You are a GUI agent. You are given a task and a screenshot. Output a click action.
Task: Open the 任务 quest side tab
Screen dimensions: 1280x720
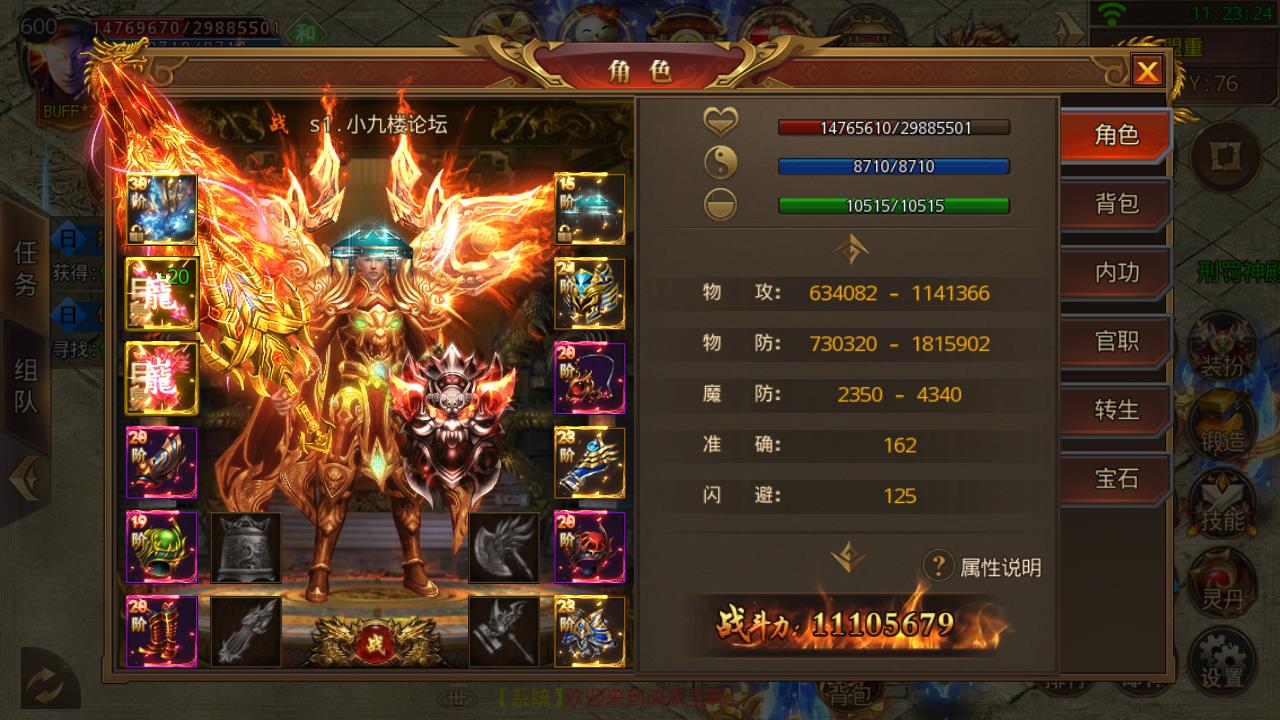click(26, 268)
